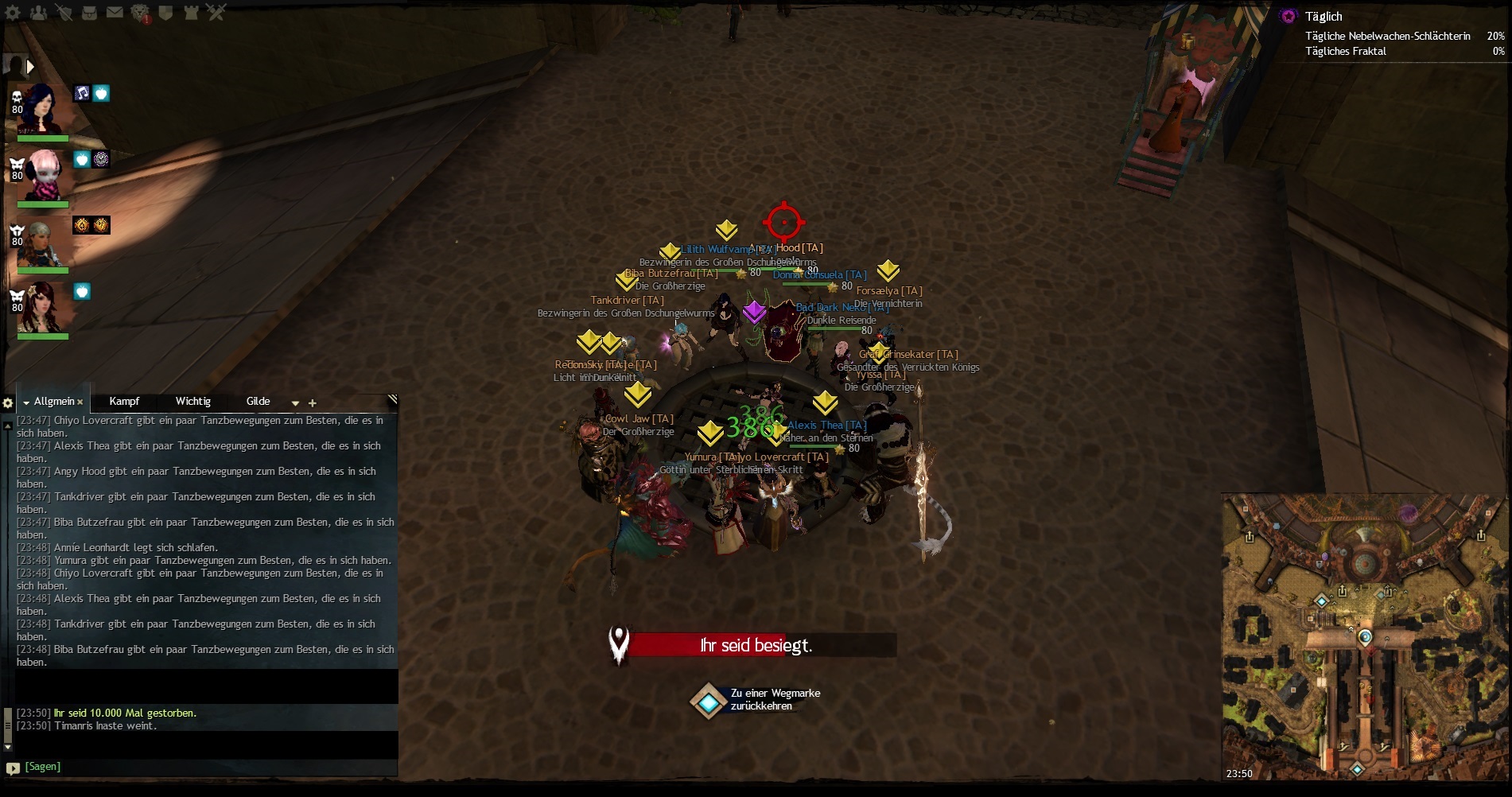Open chat options gear icon
Viewport: 1512px width, 797px height.
click(8, 403)
